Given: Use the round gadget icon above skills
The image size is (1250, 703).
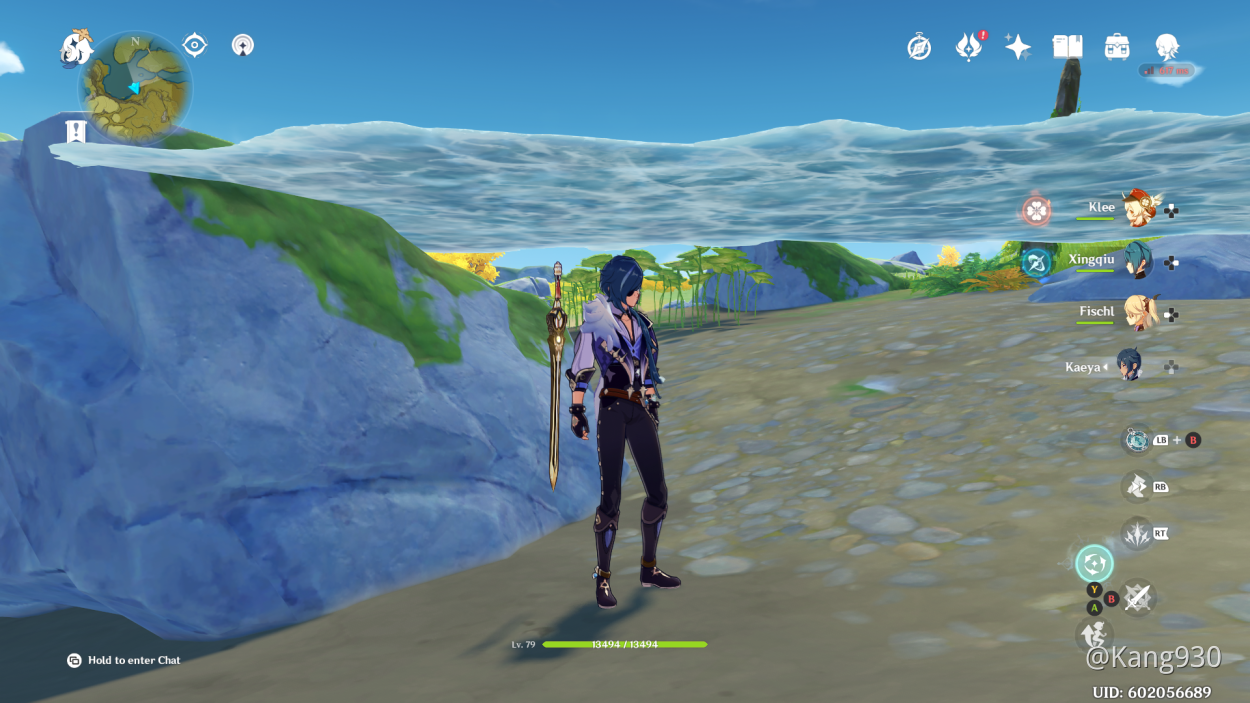Looking at the screenshot, I should tap(1136, 439).
